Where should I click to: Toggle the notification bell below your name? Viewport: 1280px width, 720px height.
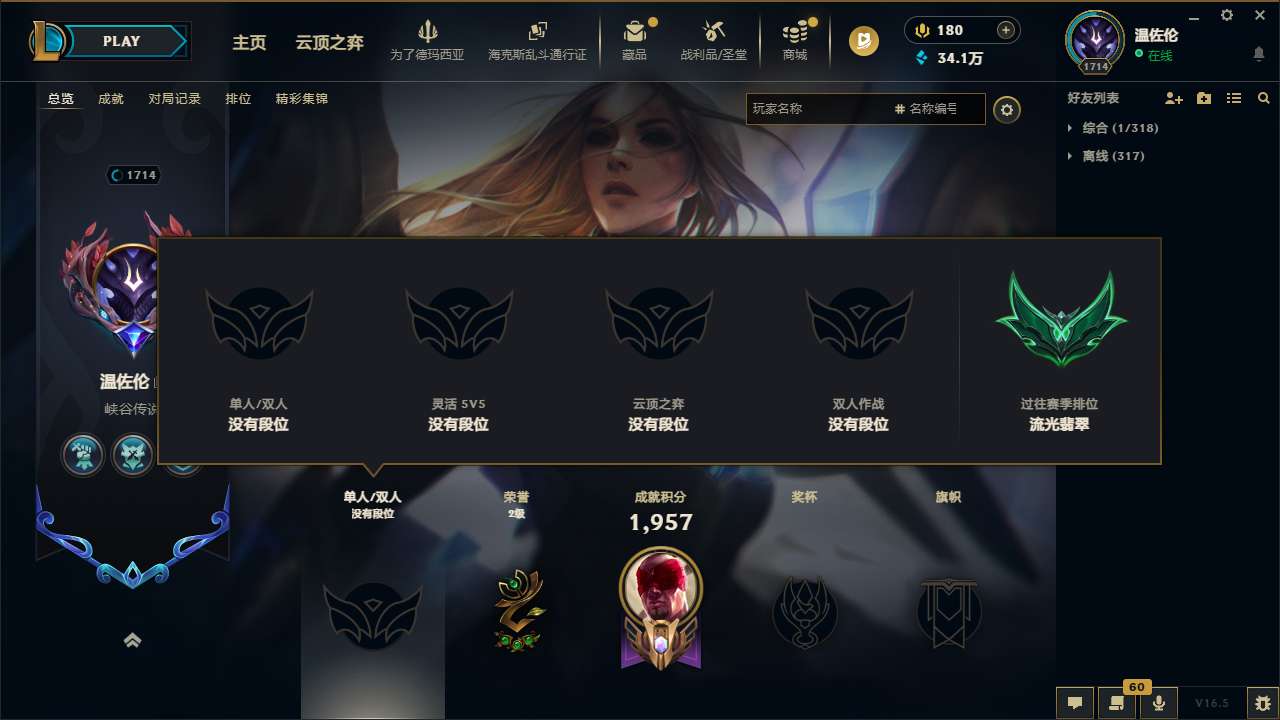[x=1258, y=53]
